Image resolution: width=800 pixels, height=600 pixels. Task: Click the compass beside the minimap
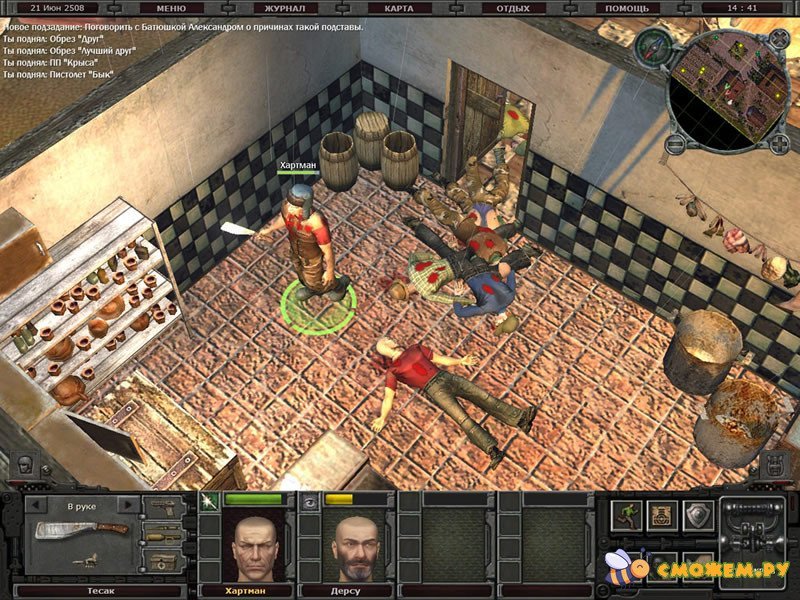pyautogui.click(x=656, y=45)
